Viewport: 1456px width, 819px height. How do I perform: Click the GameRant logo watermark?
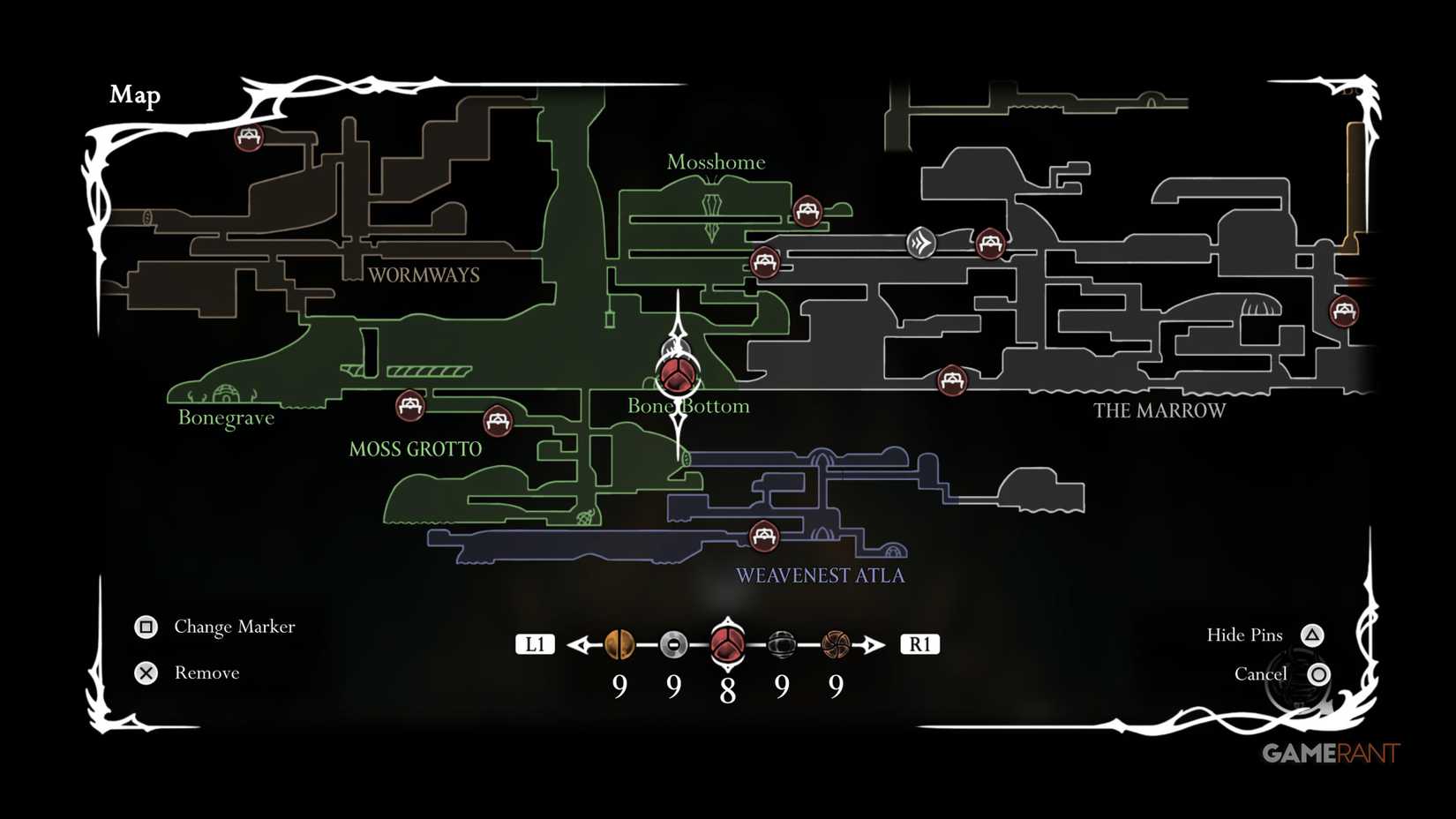coord(1331,753)
